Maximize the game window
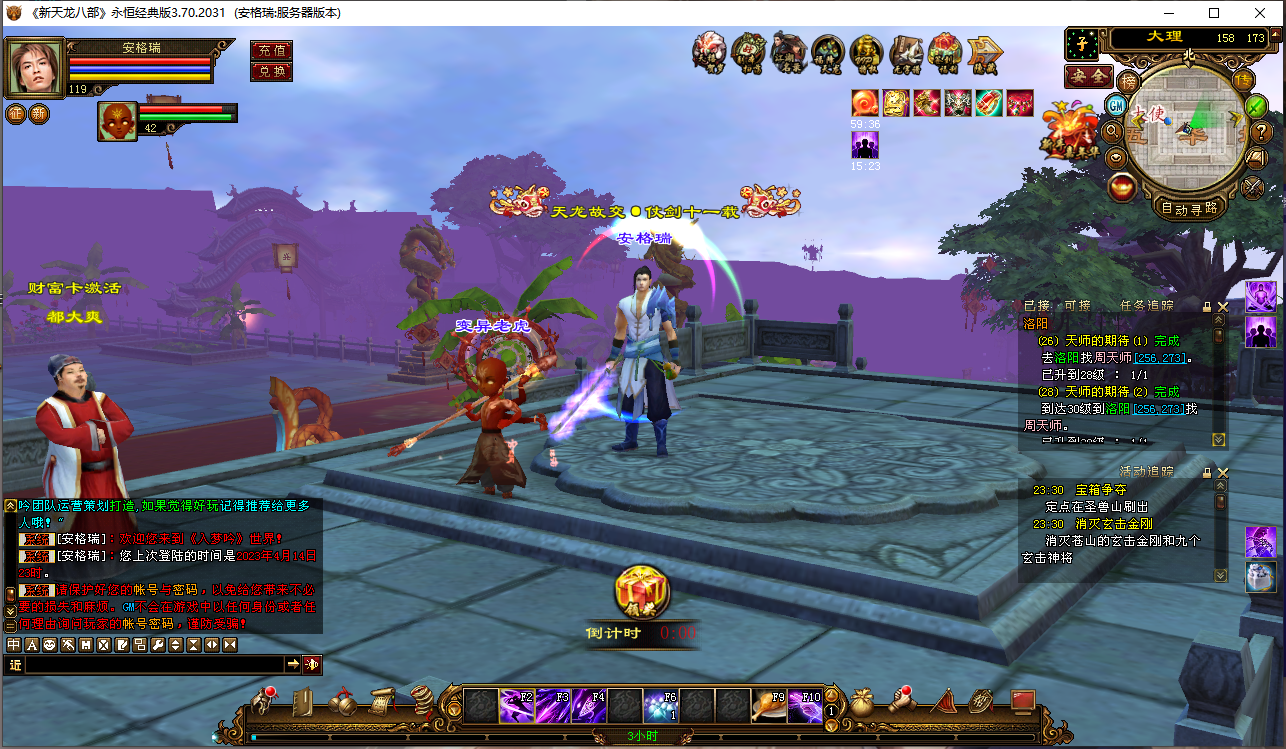Image resolution: width=1286 pixels, height=749 pixels. point(1214,13)
